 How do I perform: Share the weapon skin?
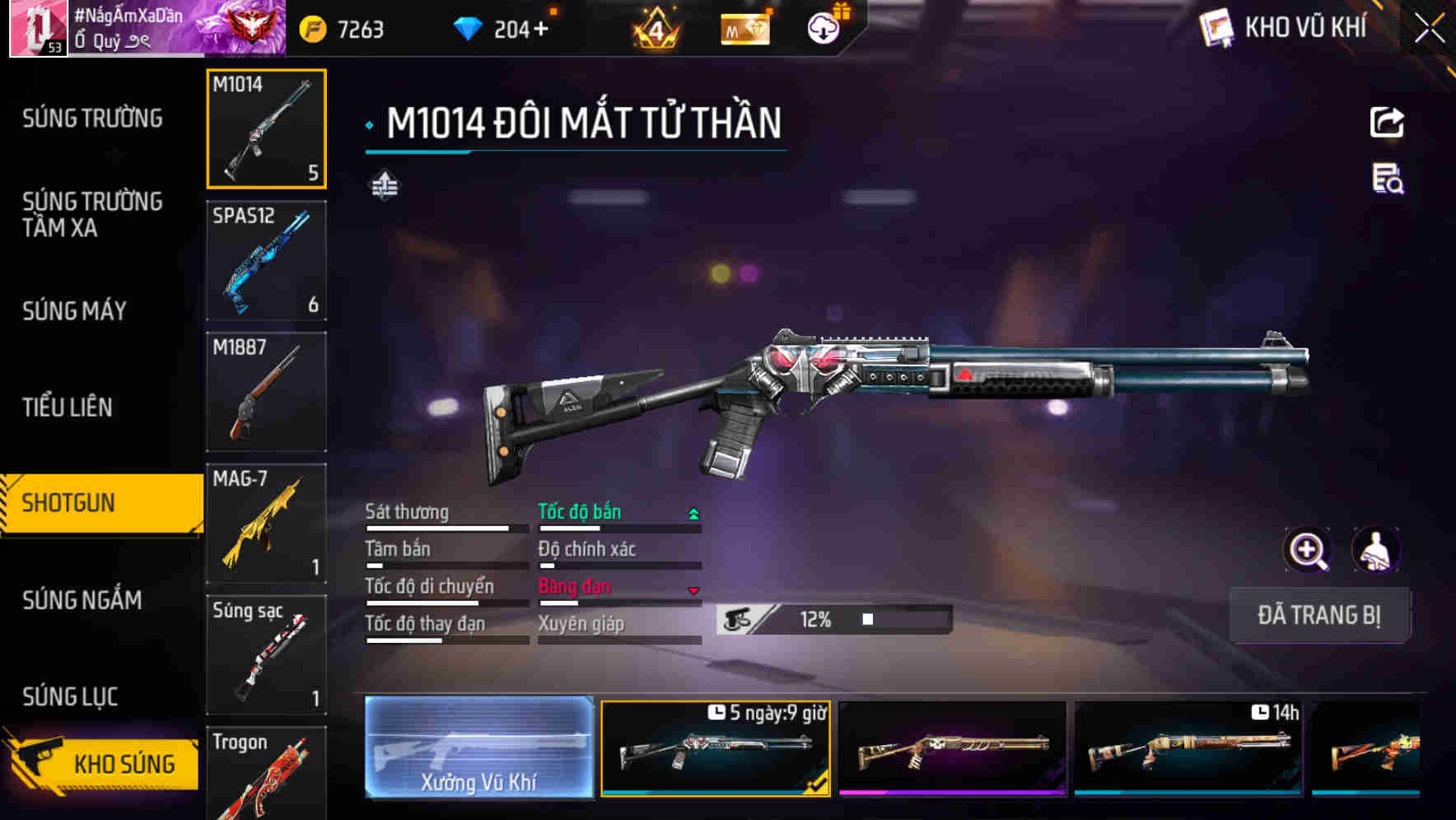pos(1387,123)
